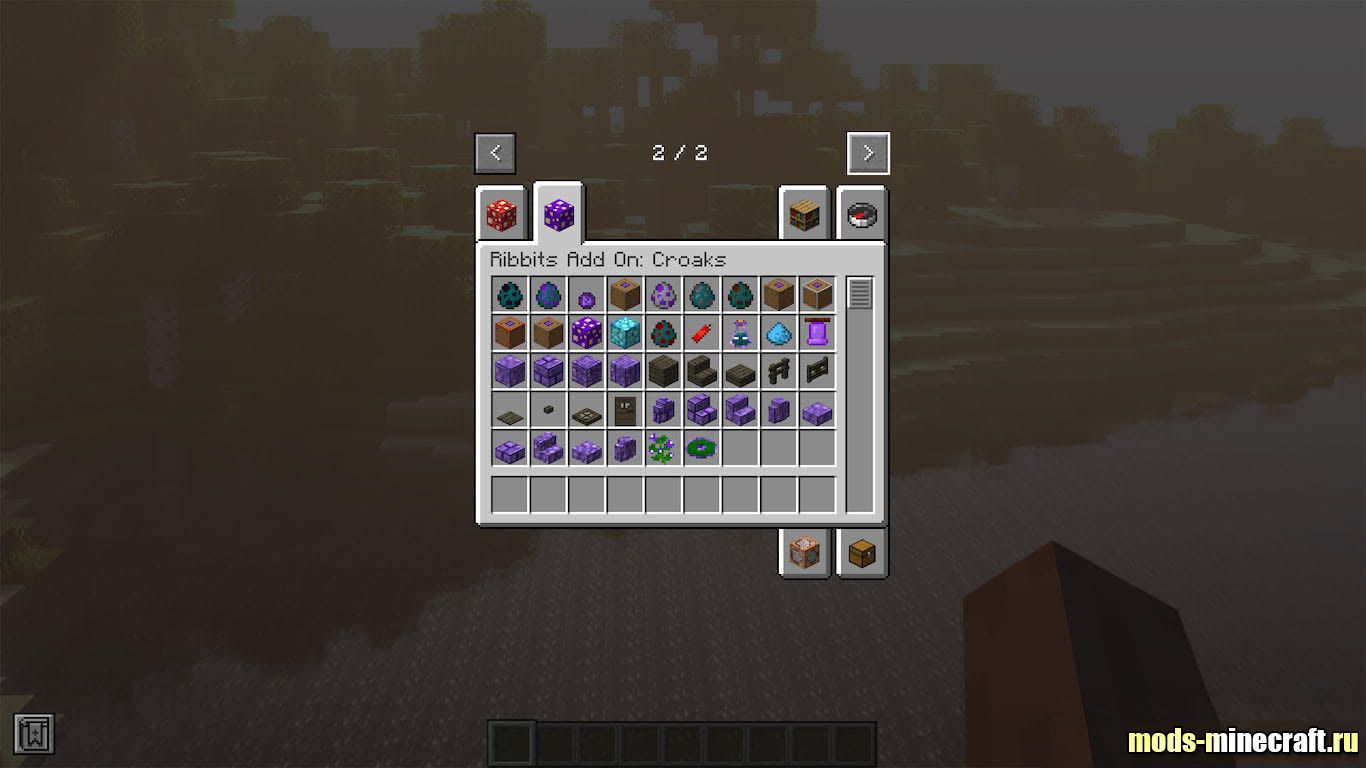Choose the light blue droplet item
The width and height of the screenshot is (1366, 768).
pyautogui.click(x=779, y=332)
